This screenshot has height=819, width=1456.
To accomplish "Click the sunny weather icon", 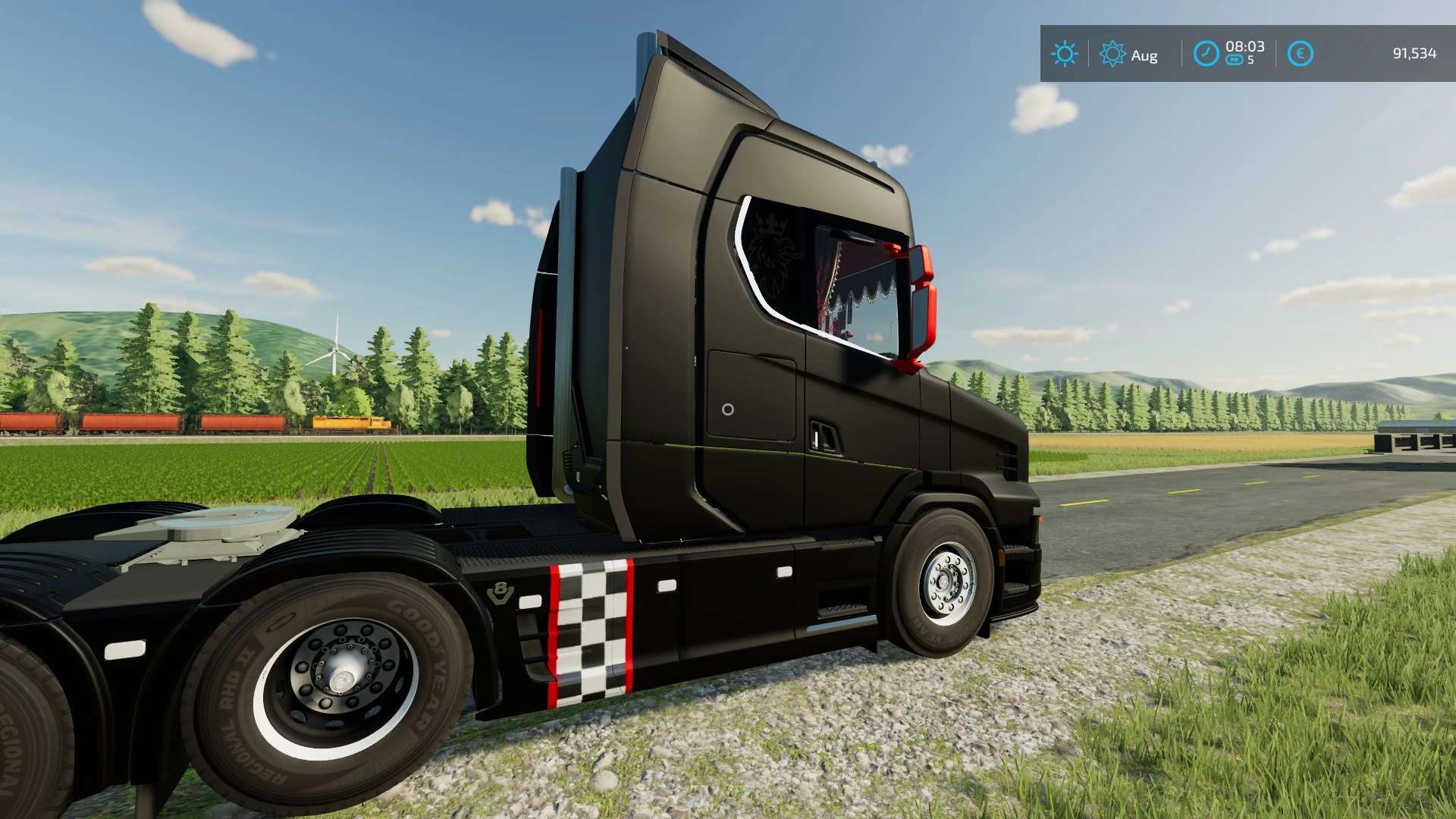I will coord(1064,54).
